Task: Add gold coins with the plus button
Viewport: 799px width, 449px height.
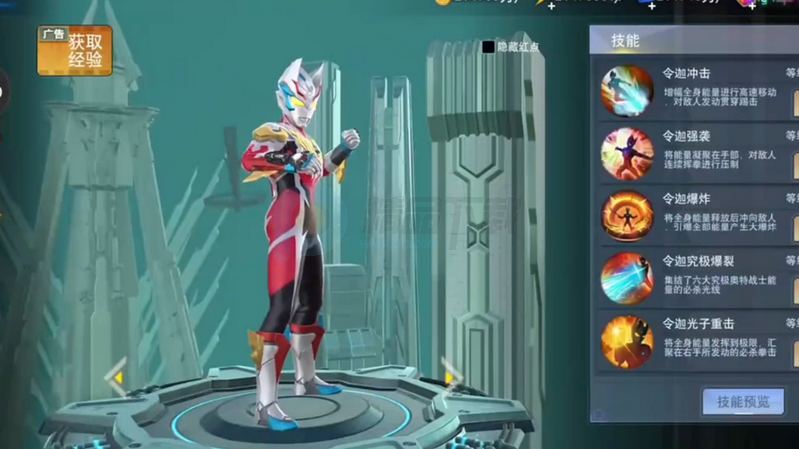Action: [551, 5]
